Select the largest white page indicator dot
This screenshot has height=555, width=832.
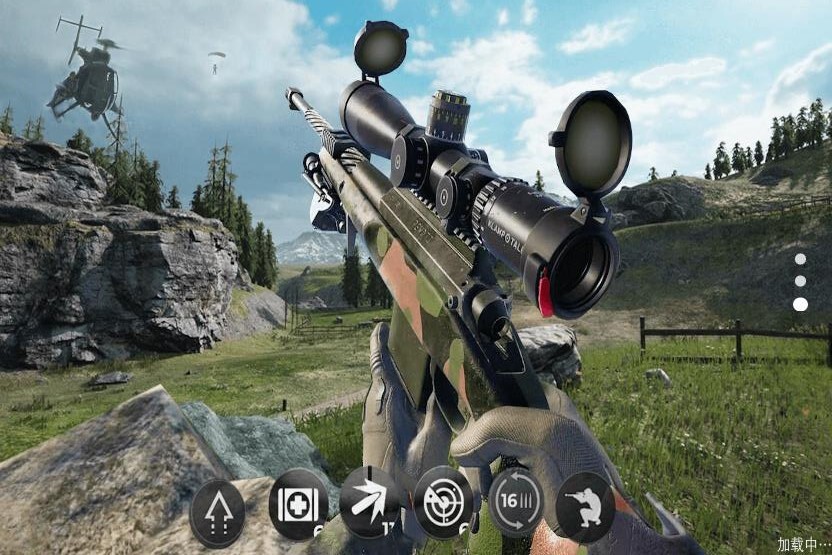[800, 304]
